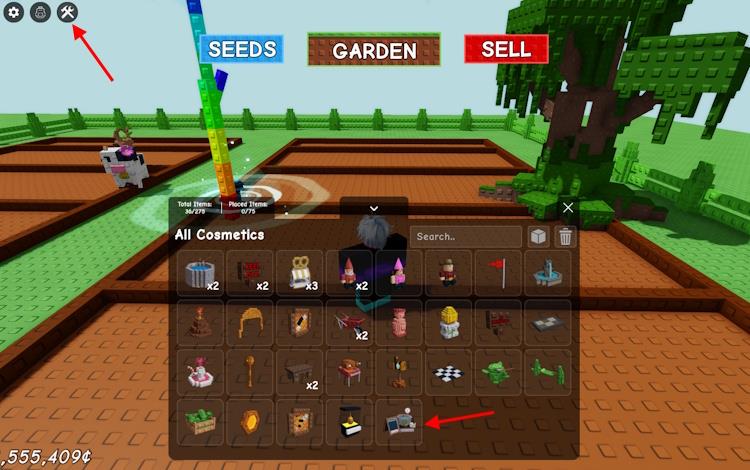
Task: Choose the orange gem mirror cosmetic
Action: tap(250, 422)
